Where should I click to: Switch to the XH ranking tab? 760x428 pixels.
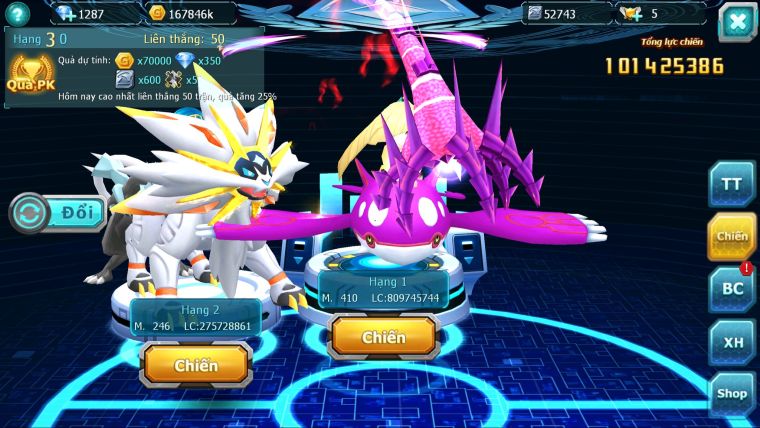click(x=732, y=341)
